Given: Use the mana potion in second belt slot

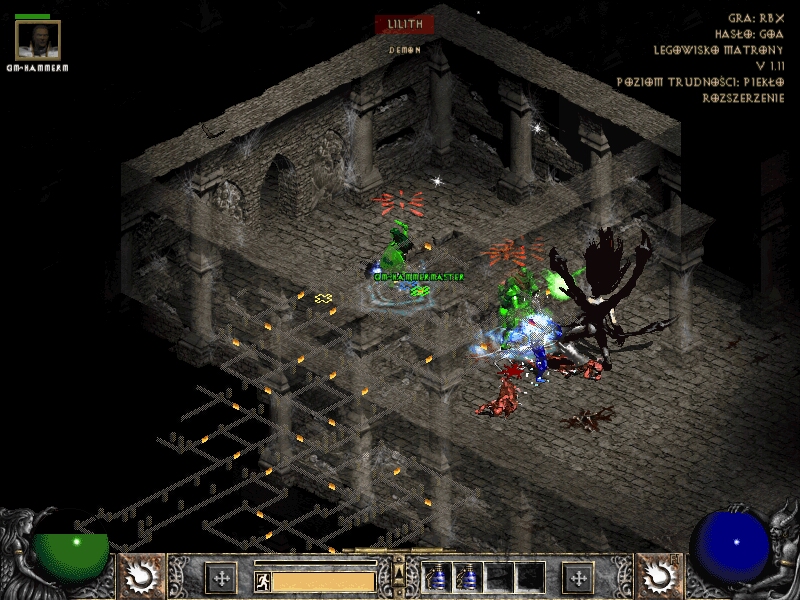Looking at the screenshot, I should pyautogui.click(x=467, y=577).
